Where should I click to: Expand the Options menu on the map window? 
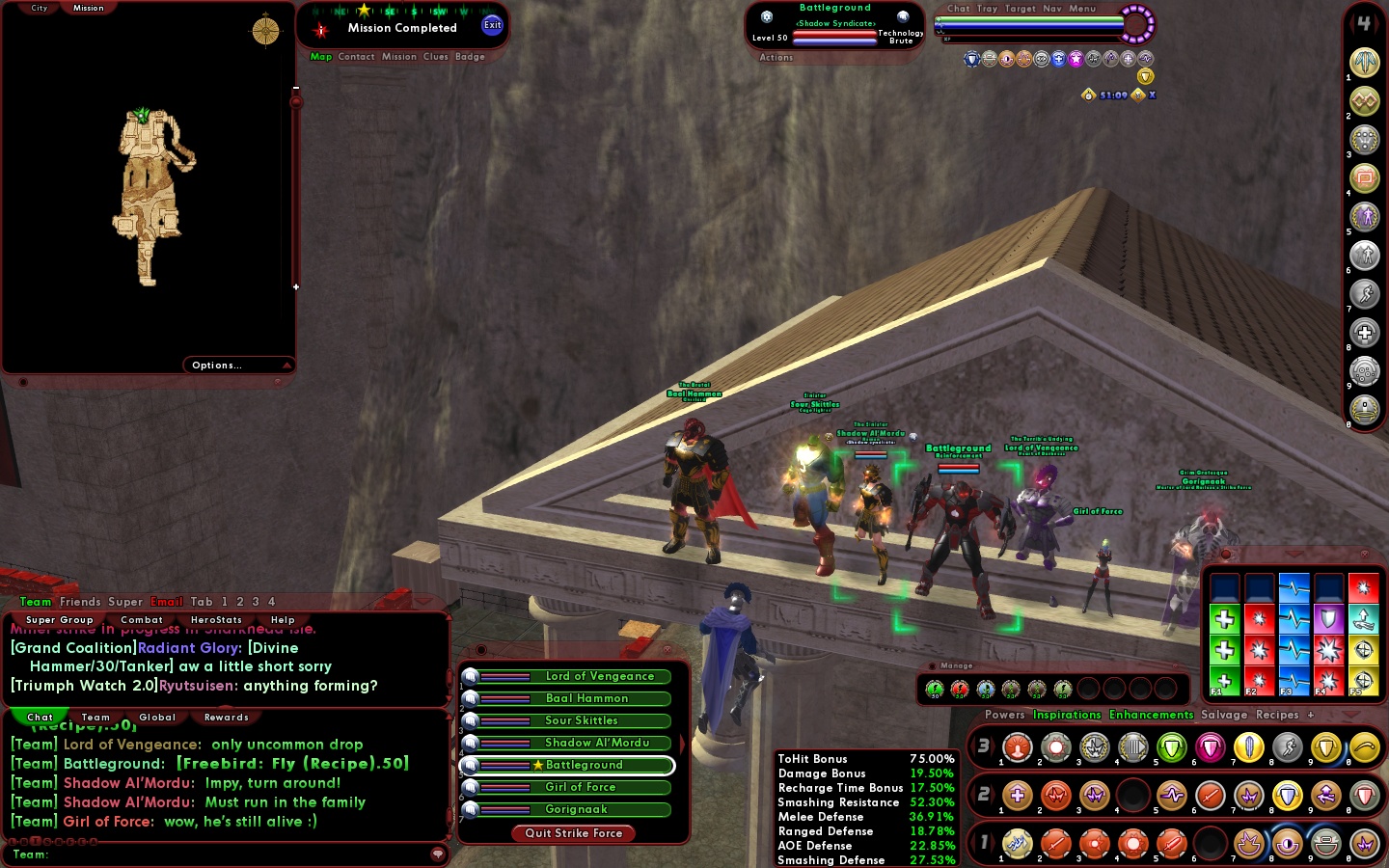tap(216, 365)
